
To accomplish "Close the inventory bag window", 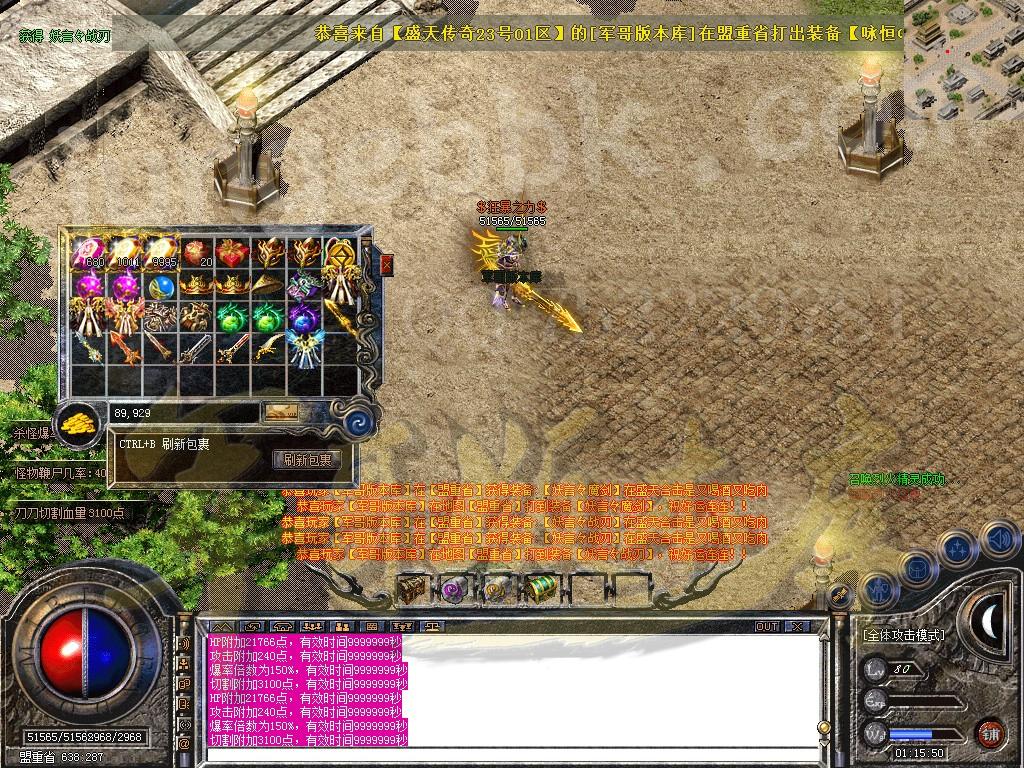I will tap(387, 264).
